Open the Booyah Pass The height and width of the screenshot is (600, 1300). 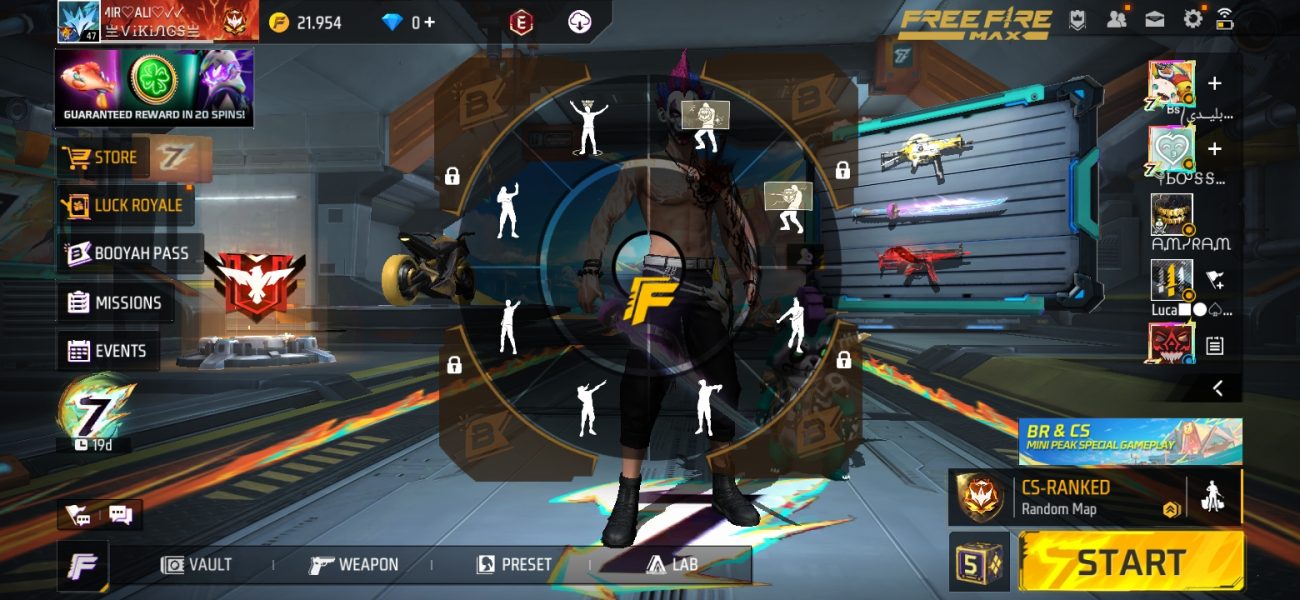point(127,254)
